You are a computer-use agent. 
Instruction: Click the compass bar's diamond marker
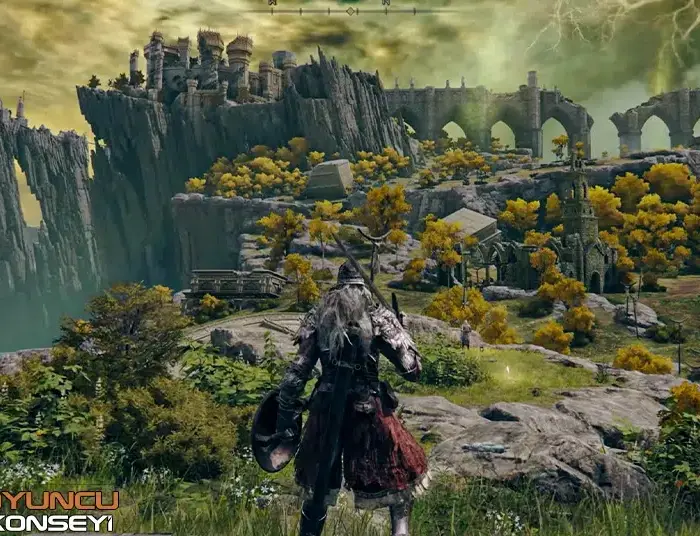350,11
